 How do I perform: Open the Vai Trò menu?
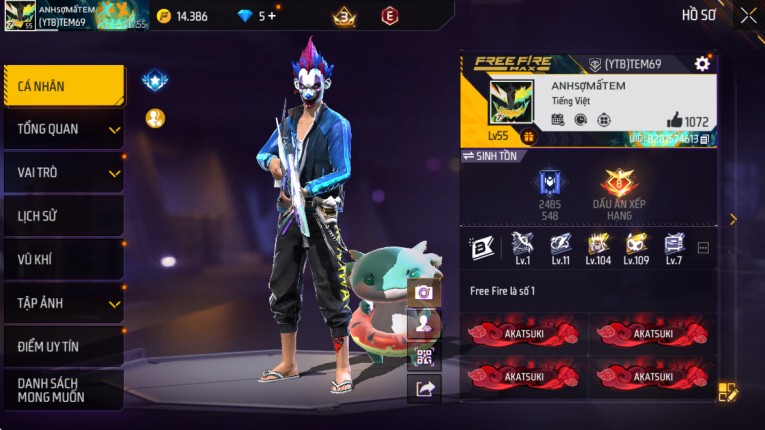pyautogui.click(x=63, y=172)
